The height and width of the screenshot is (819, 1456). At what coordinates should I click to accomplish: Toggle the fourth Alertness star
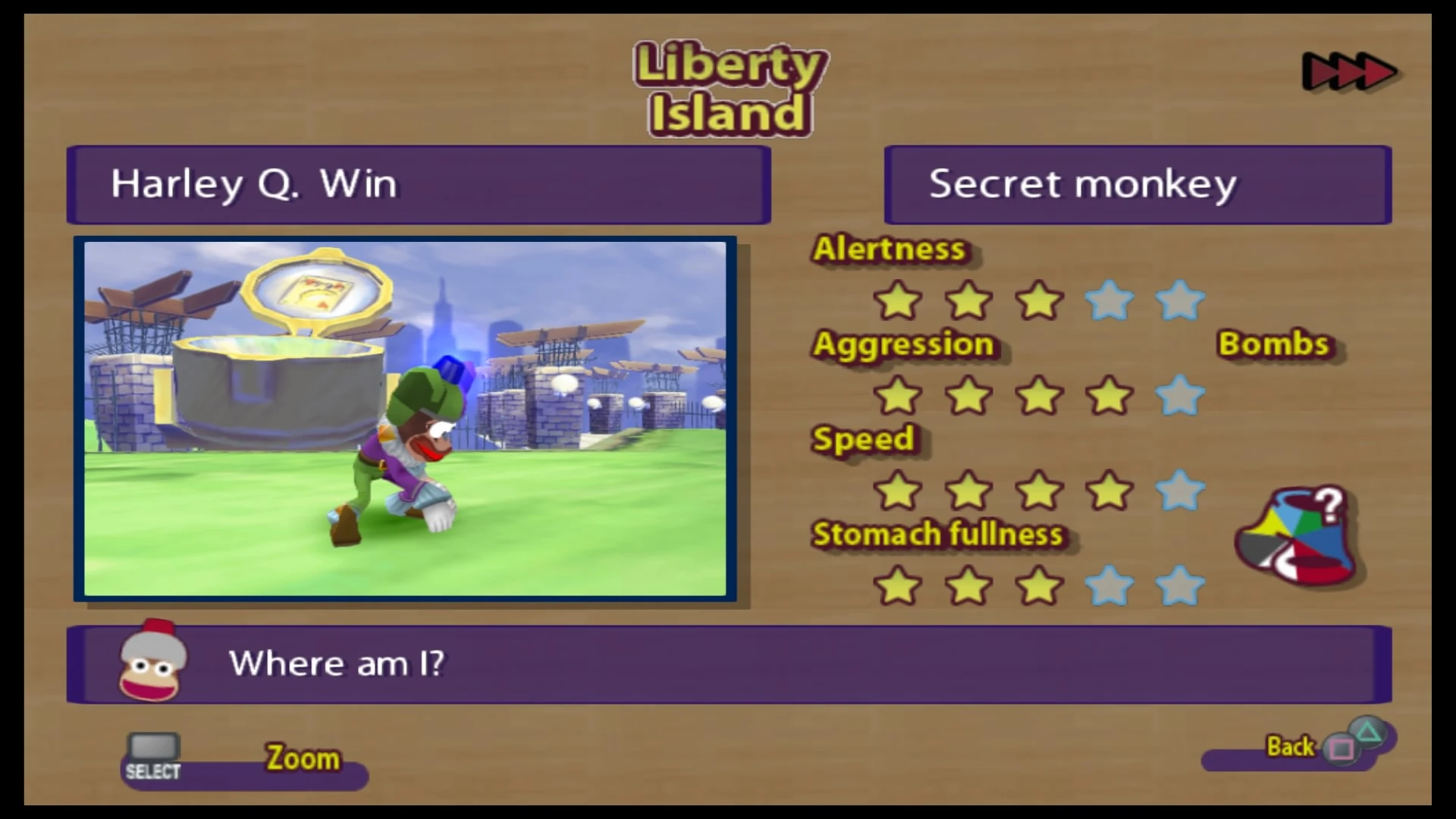(x=1109, y=301)
